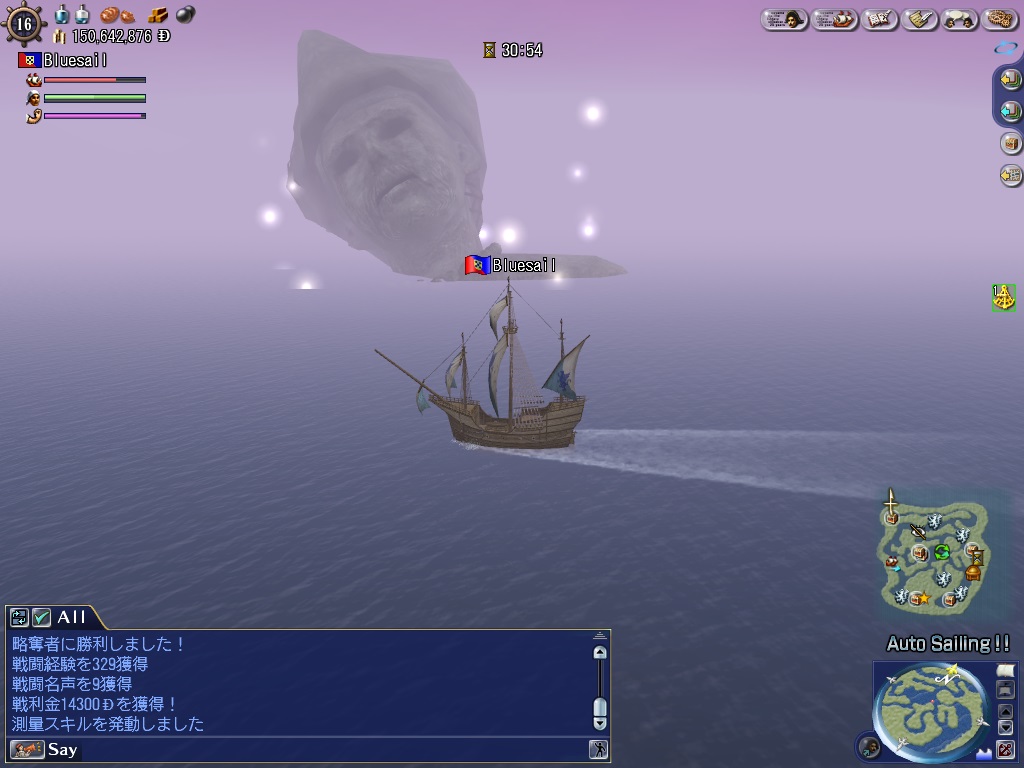
Task: Click the cyan arrow cards side button
Action: pyautogui.click(x=1010, y=111)
